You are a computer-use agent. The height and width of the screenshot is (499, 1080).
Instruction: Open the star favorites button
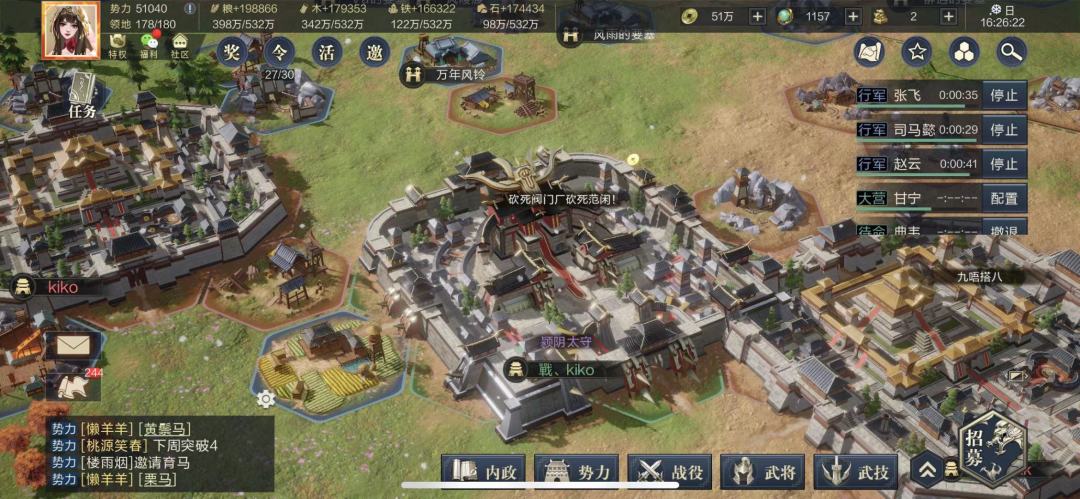(x=916, y=51)
